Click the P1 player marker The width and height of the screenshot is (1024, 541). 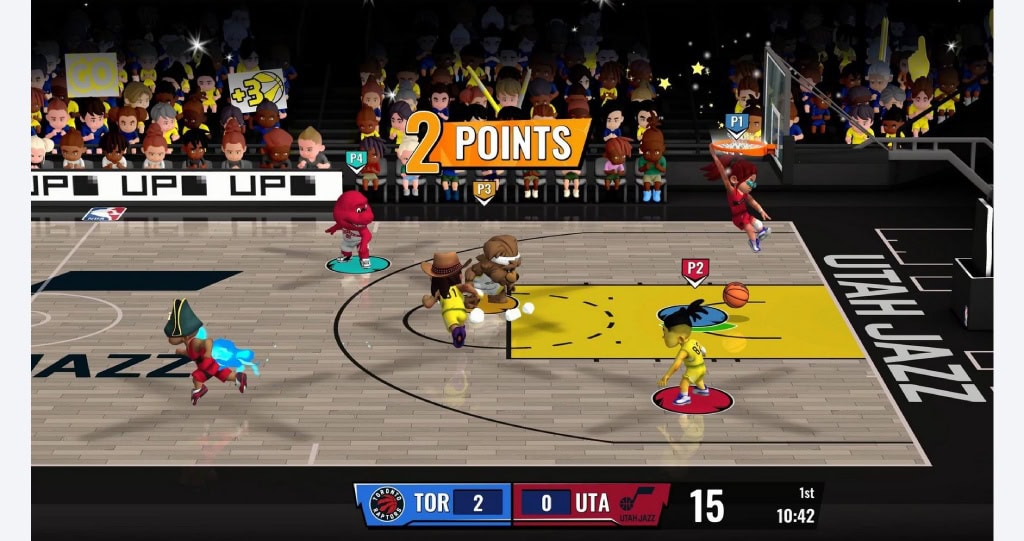click(x=737, y=123)
